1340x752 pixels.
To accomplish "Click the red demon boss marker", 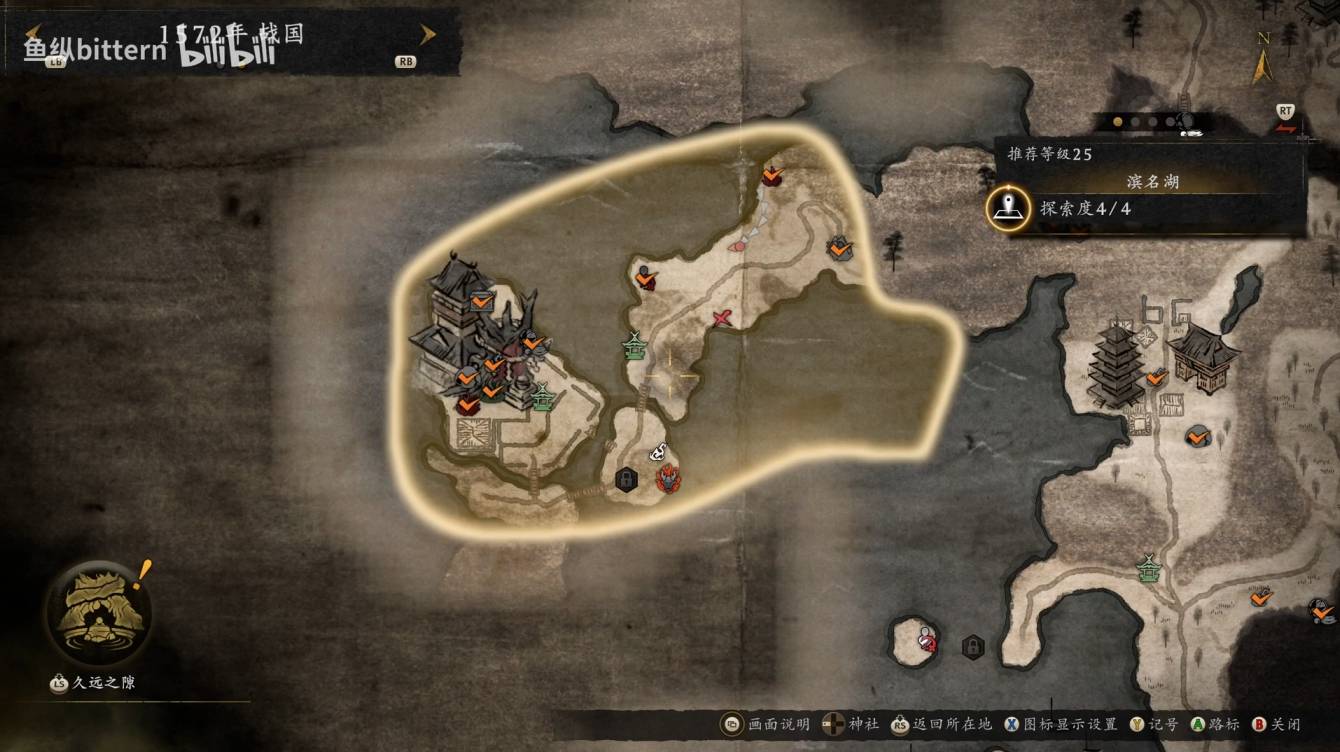I will (x=668, y=479).
